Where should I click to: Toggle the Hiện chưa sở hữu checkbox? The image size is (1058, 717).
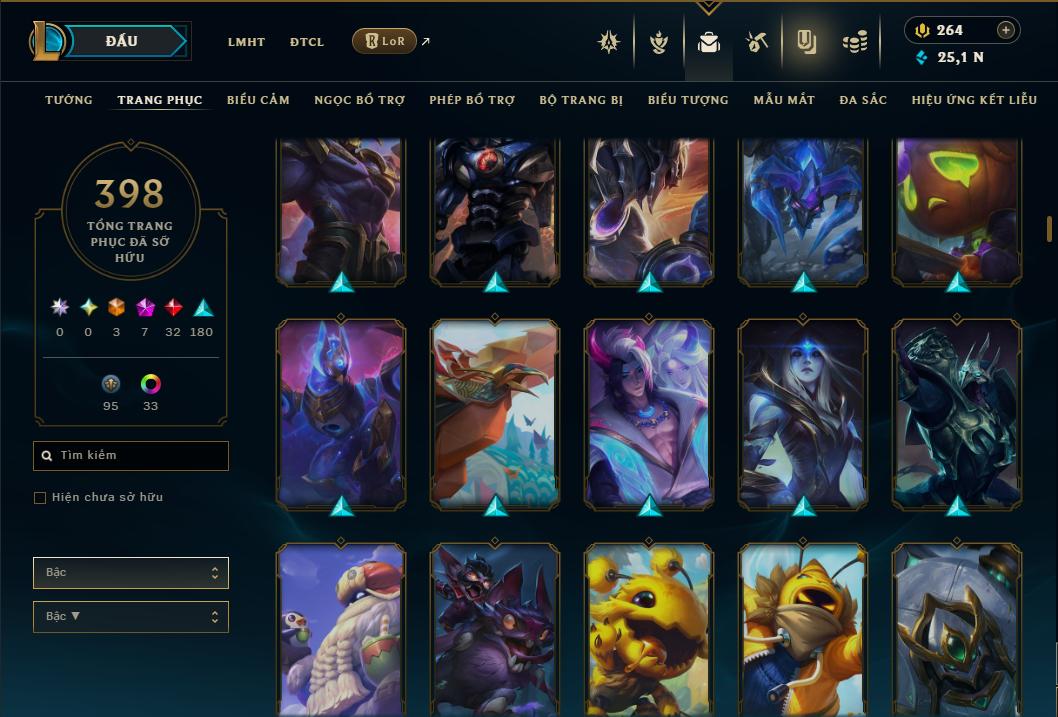click(x=40, y=498)
